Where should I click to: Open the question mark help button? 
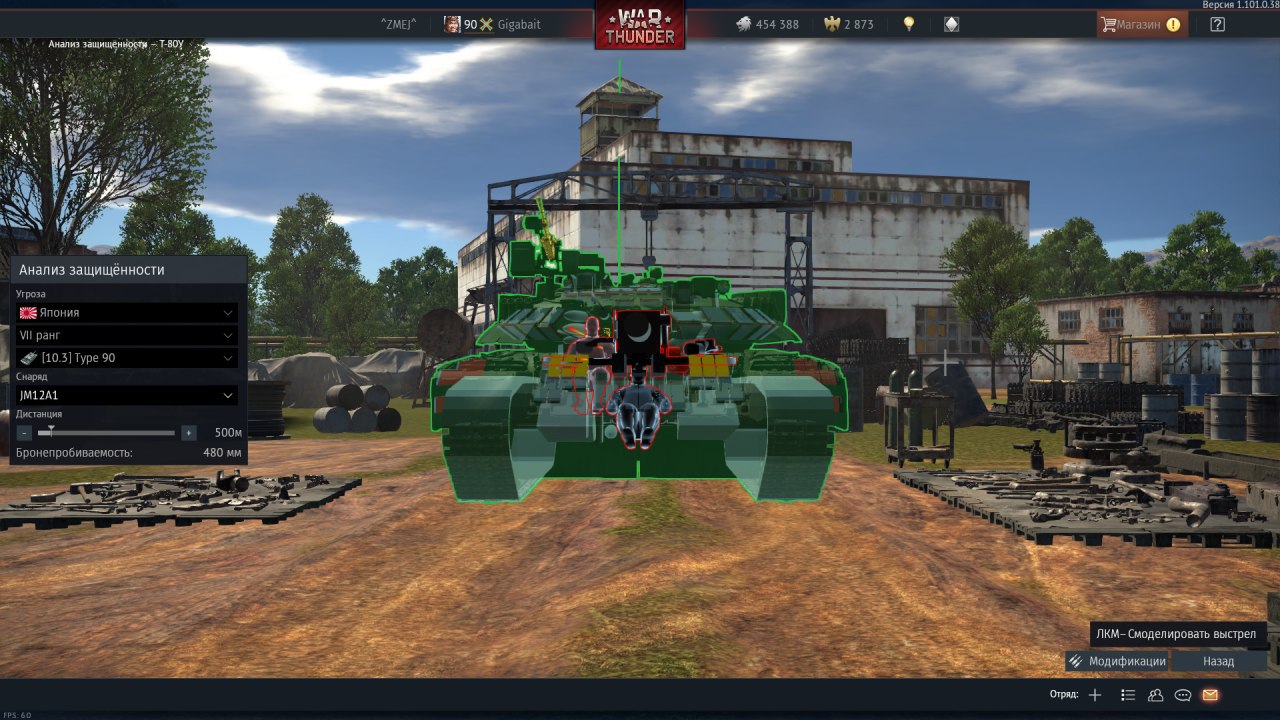click(x=1217, y=24)
